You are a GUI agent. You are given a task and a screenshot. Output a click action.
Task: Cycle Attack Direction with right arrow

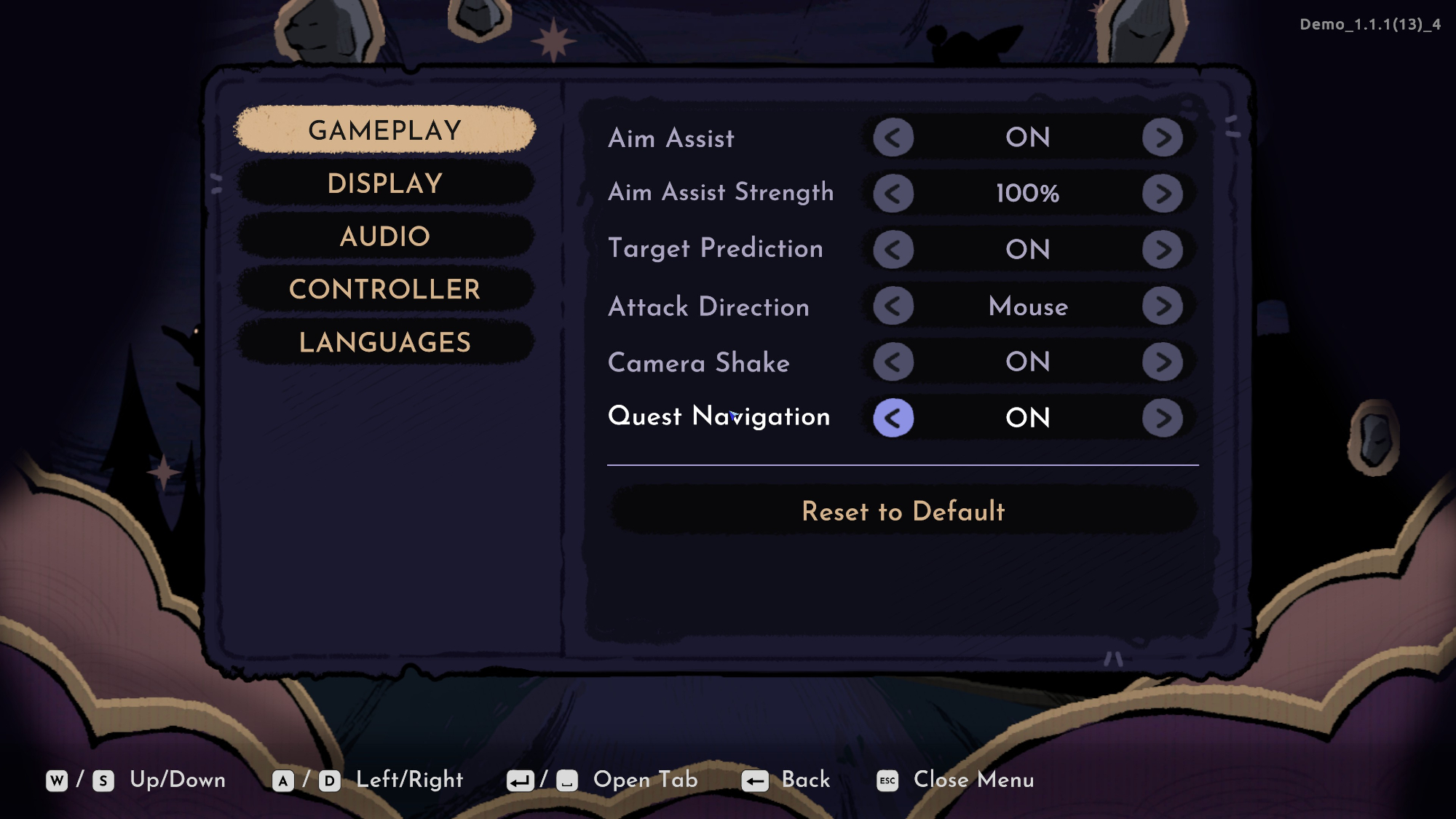pyautogui.click(x=1162, y=306)
